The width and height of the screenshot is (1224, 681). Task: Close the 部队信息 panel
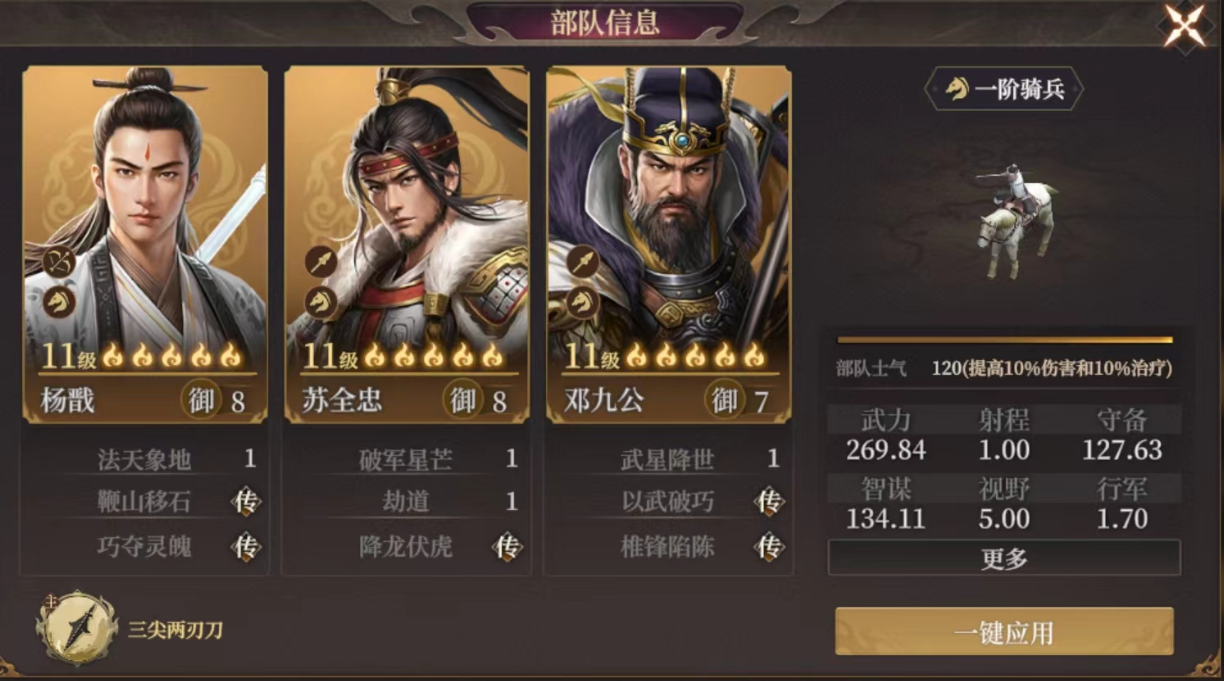point(1185,26)
